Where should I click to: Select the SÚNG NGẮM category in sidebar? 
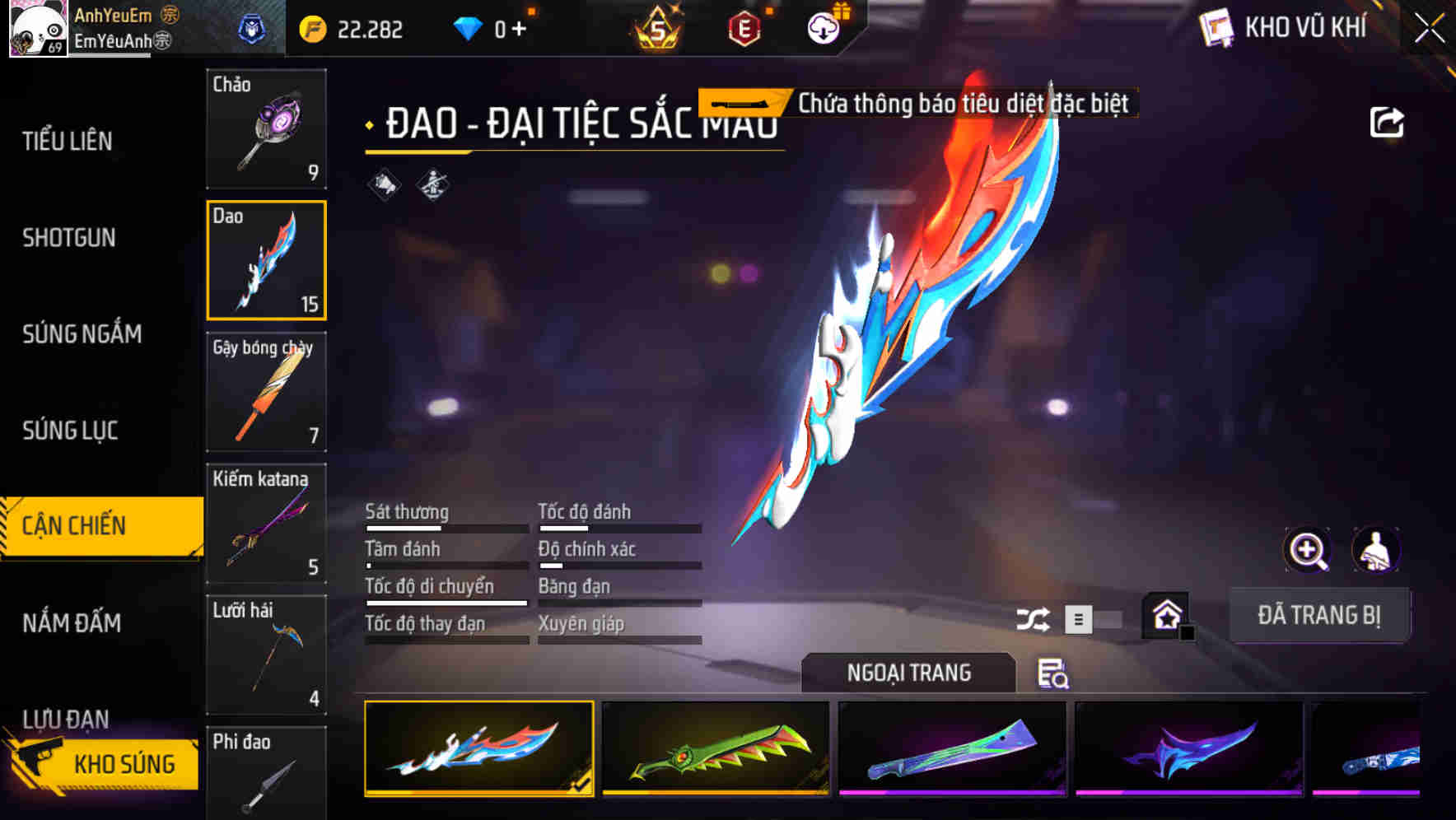click(82, 334)
